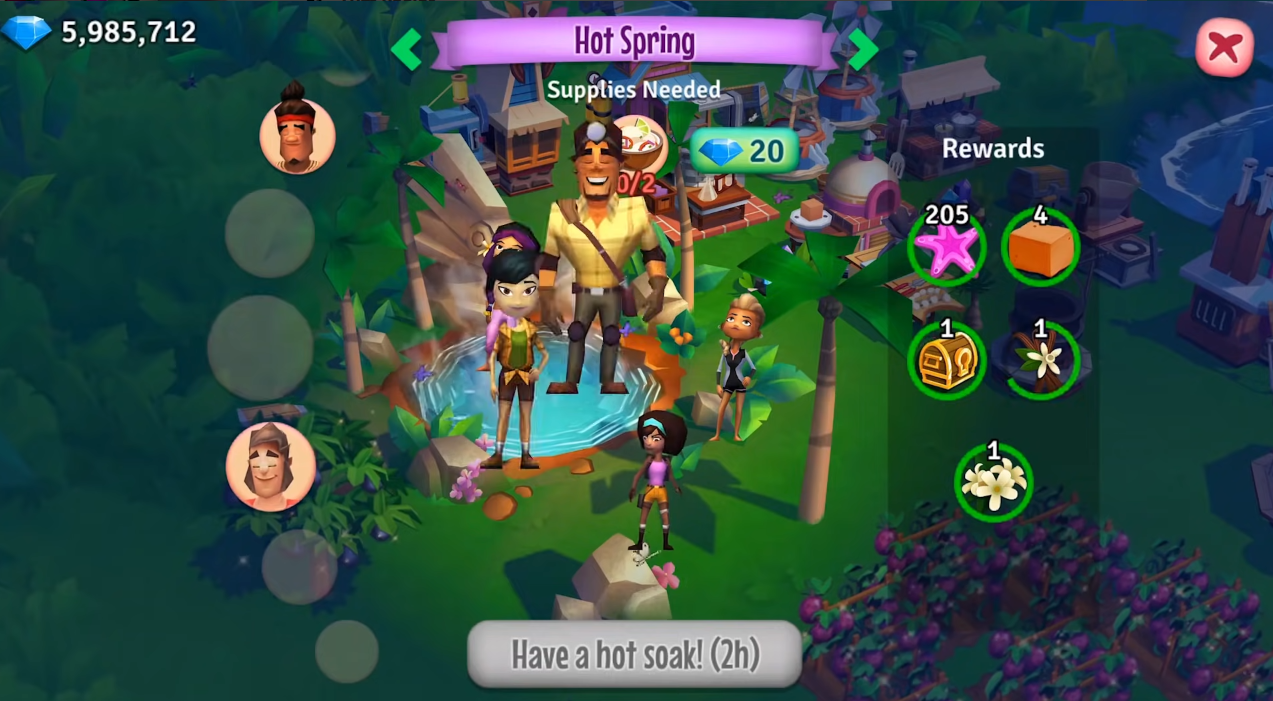Inspect the pink star experience reward
Viewport: 1273px width, 701px height.
tap(946, 248)
